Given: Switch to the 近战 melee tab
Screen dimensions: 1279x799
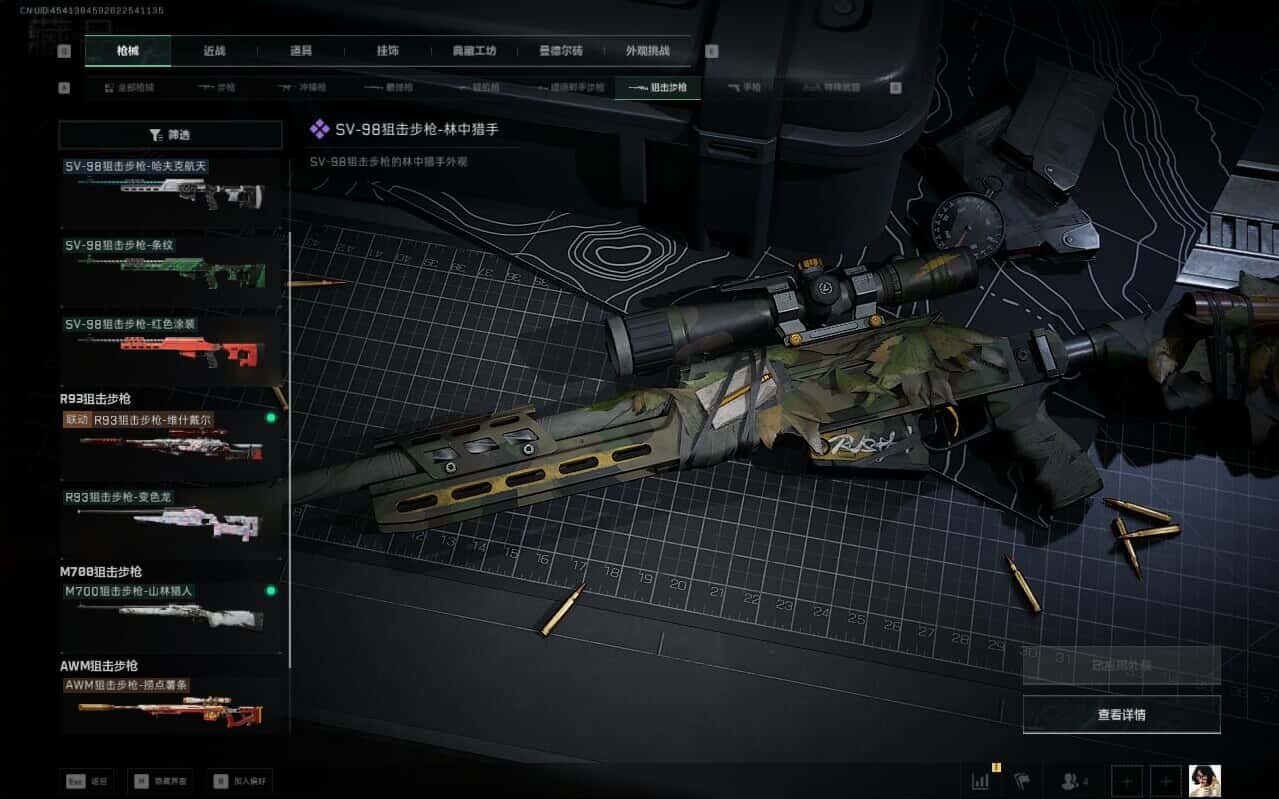Looking at the screenshot, I should coord(214,51).
